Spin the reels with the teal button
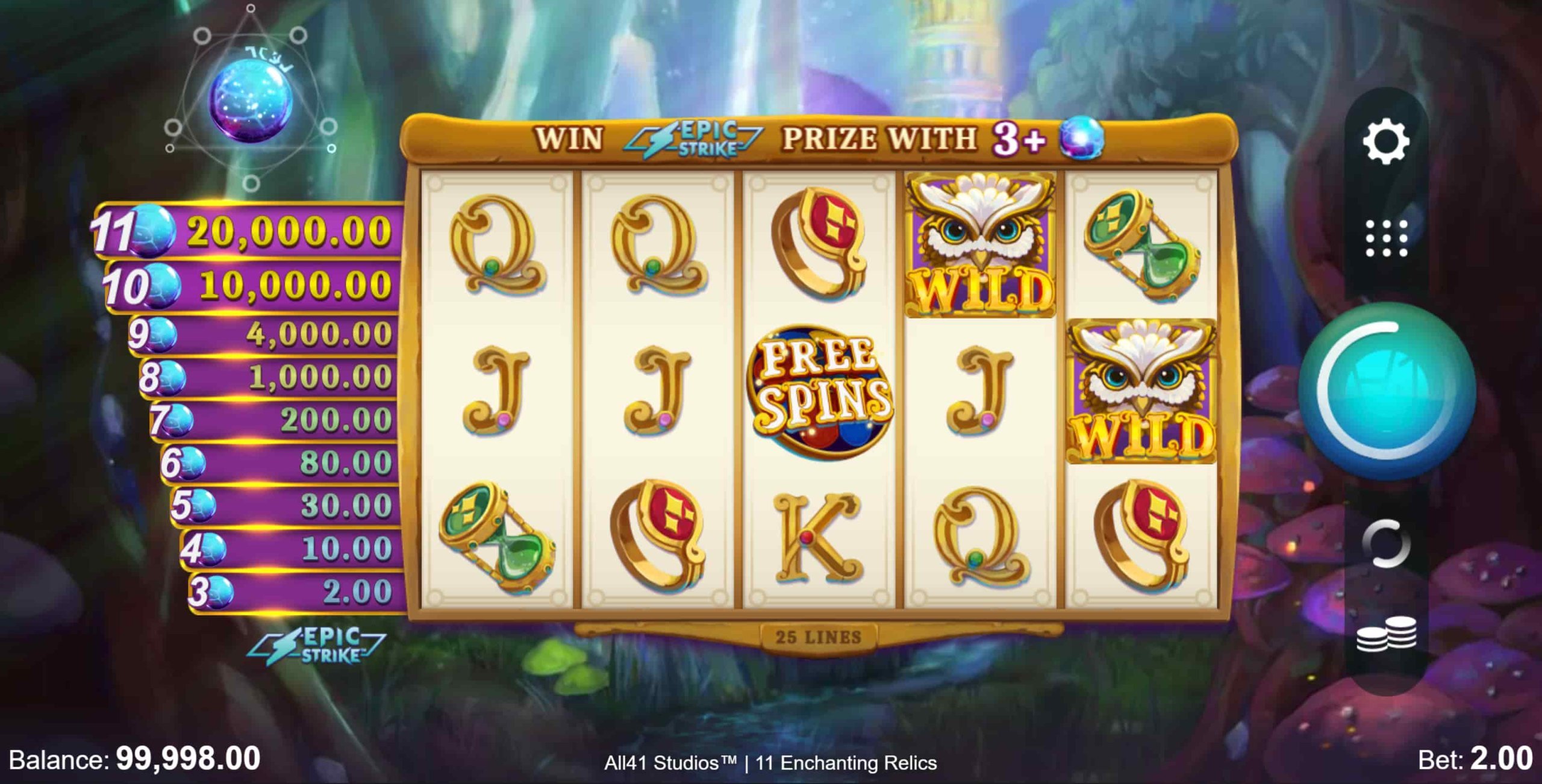 1387,391
